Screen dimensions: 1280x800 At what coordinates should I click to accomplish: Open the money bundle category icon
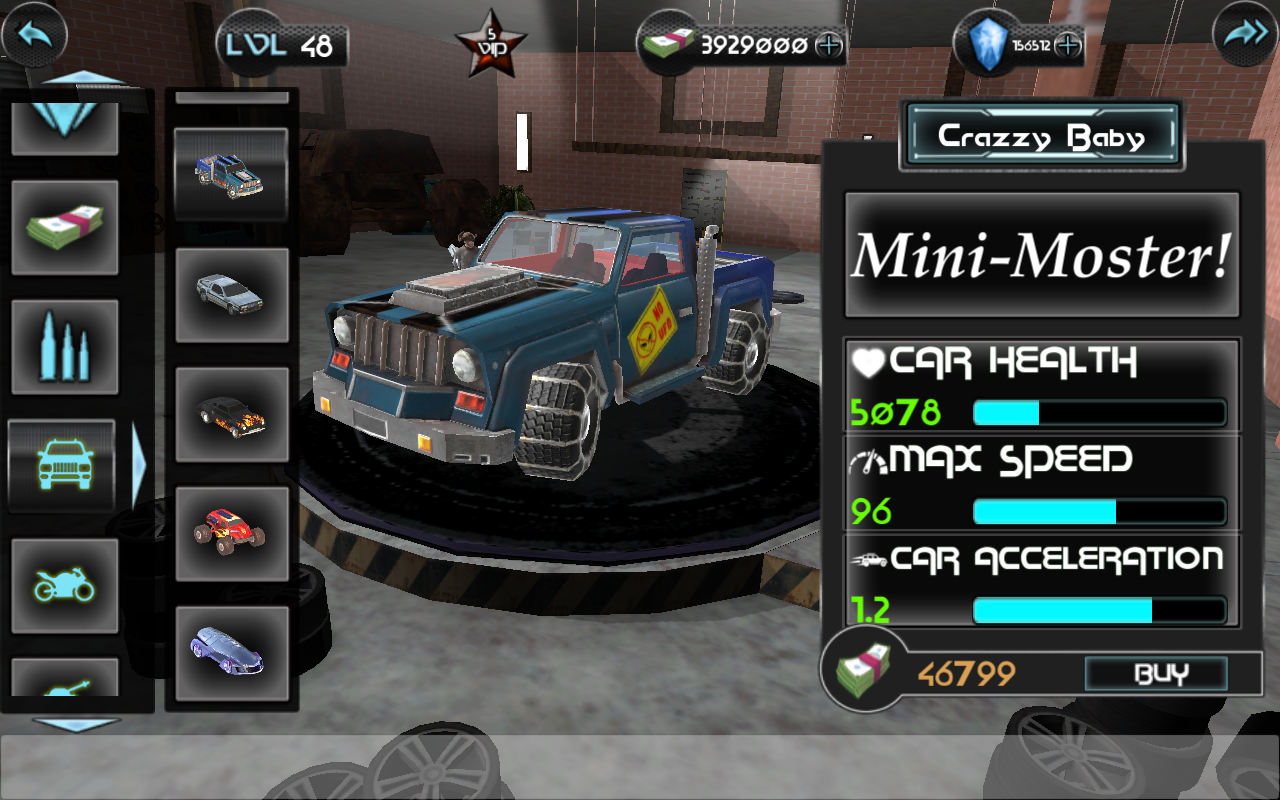63,228
